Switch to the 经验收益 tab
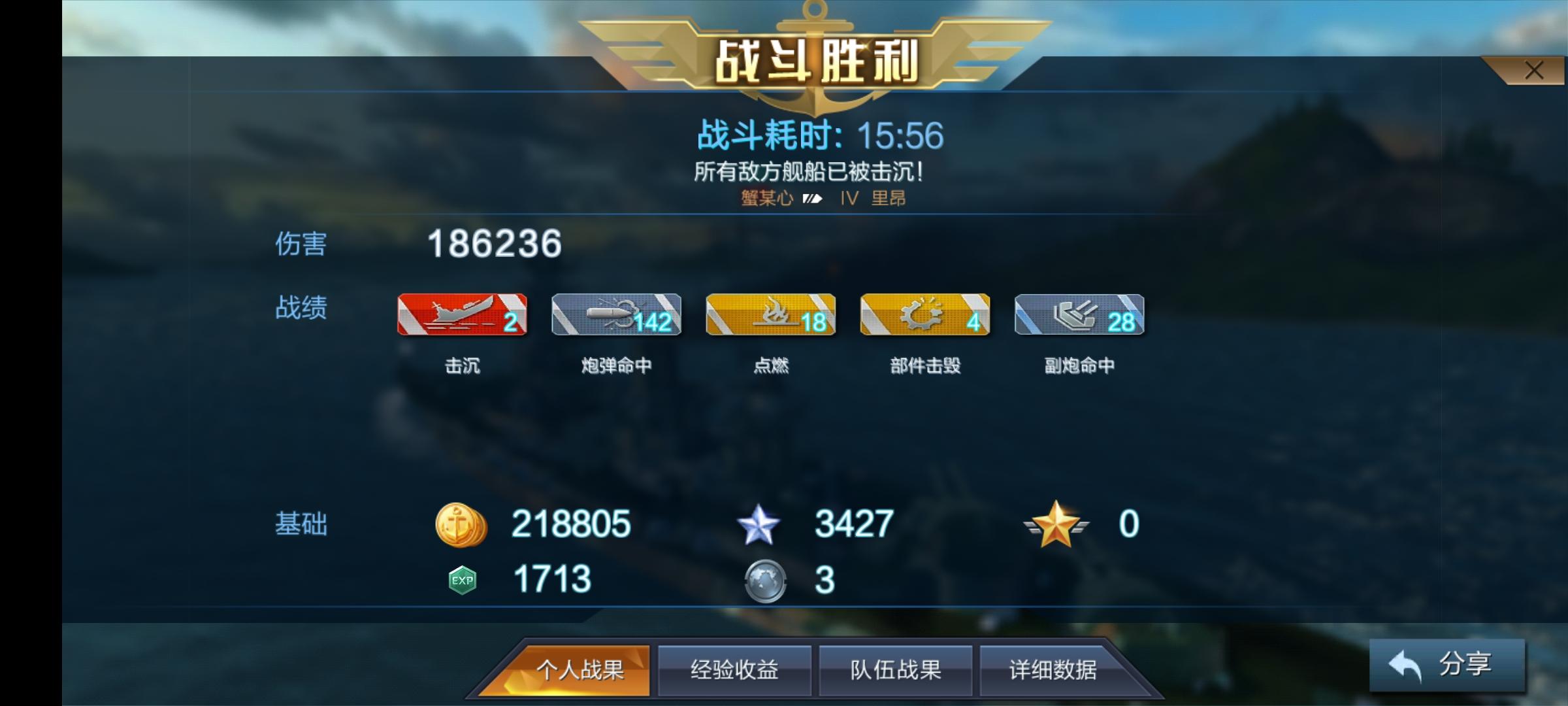 coord(734,669)
